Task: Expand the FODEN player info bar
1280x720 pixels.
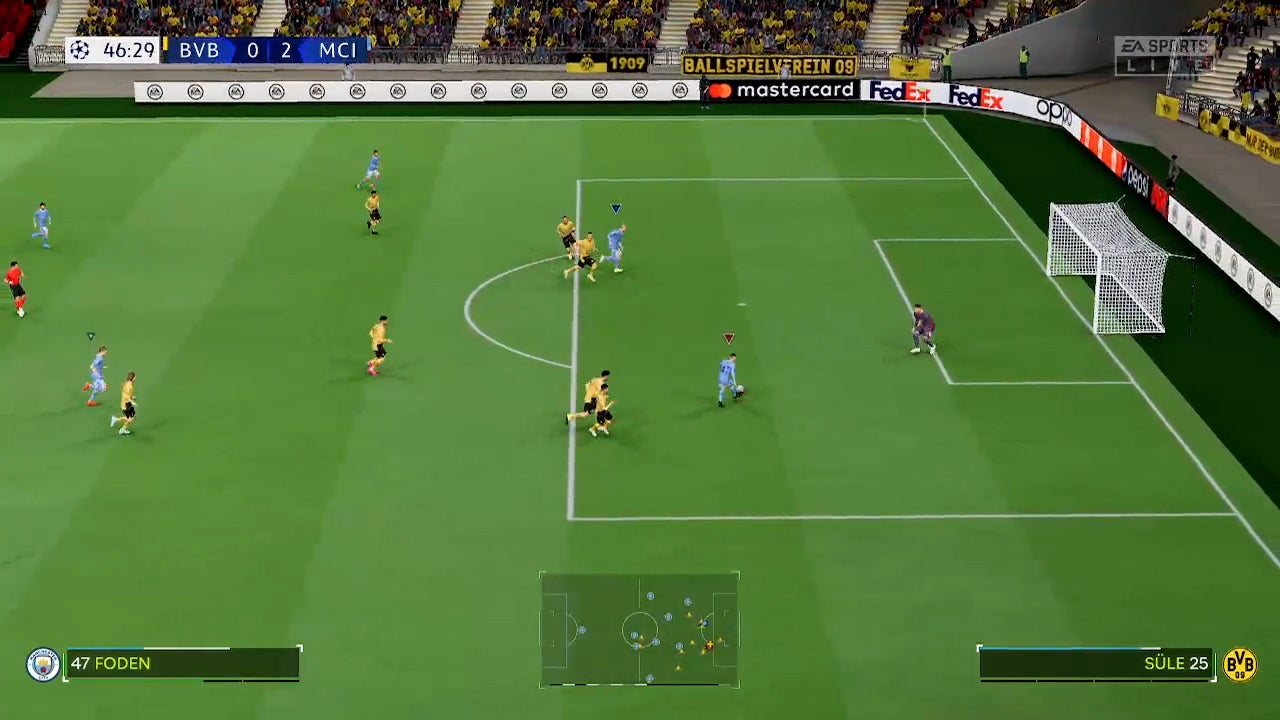Action: (x=180, y=663)
